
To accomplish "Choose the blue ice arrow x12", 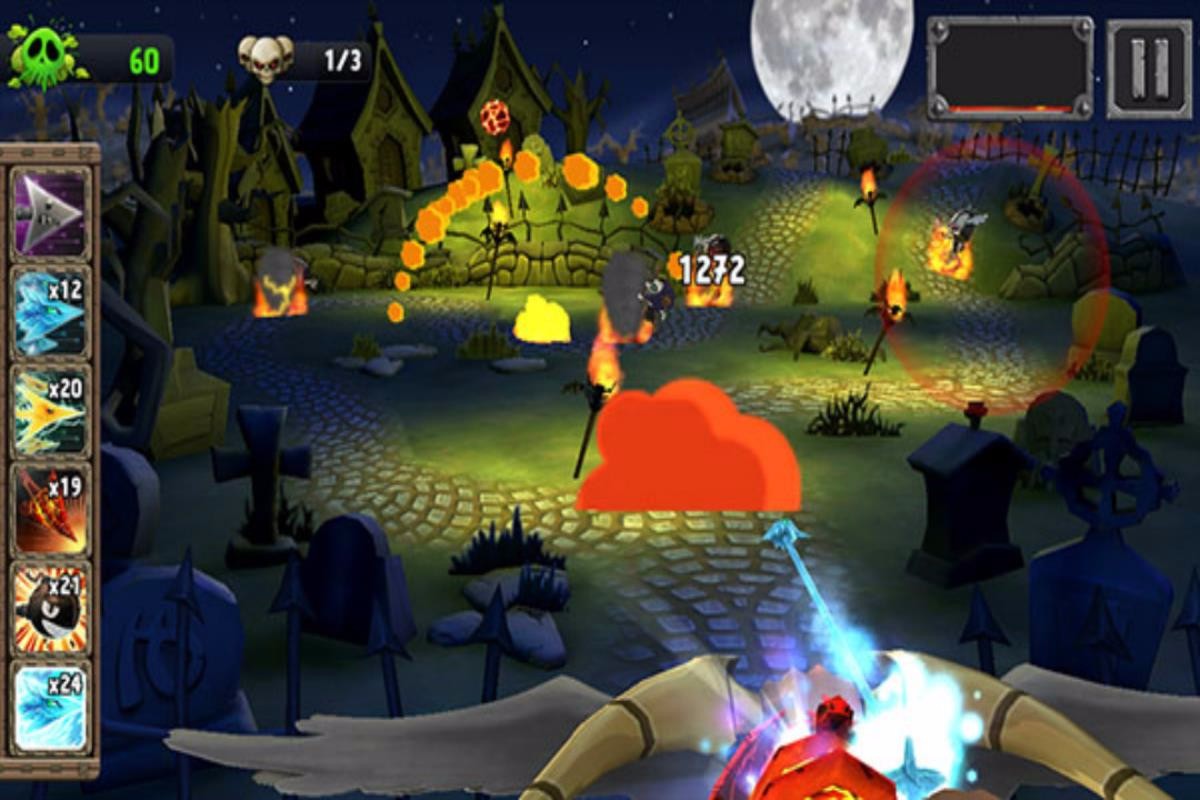I will pyautogui.click(x=51, y=312).
